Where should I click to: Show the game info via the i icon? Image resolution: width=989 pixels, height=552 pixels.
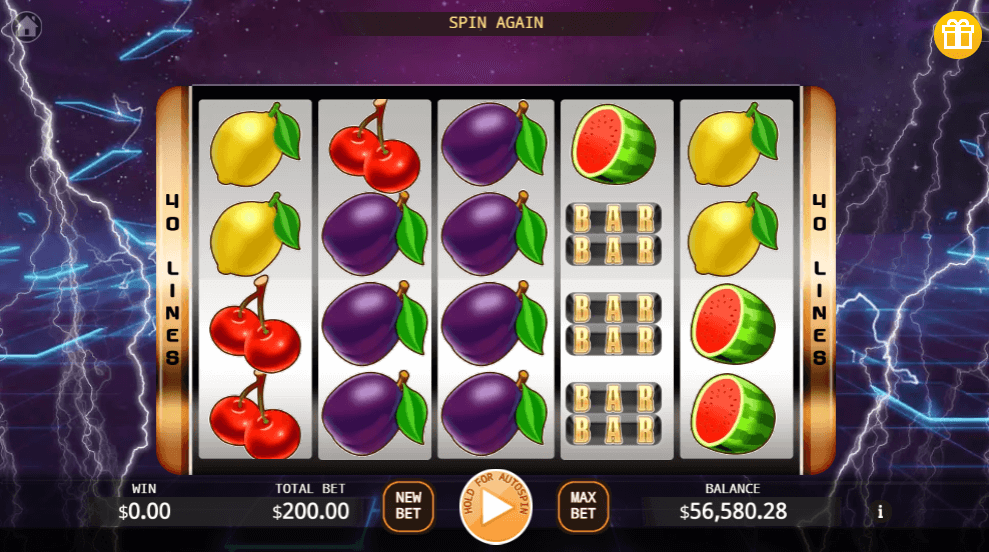880,512
